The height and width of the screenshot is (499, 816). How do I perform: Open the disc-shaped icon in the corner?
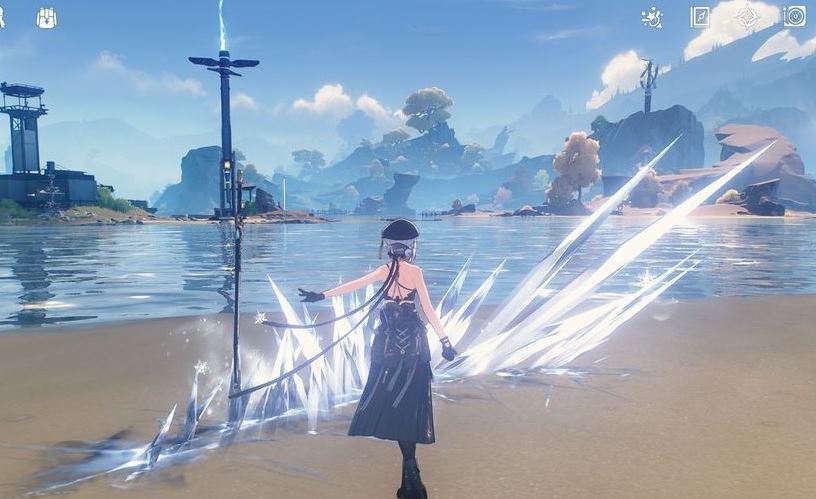pyautogui.click(x=795, y=17)
